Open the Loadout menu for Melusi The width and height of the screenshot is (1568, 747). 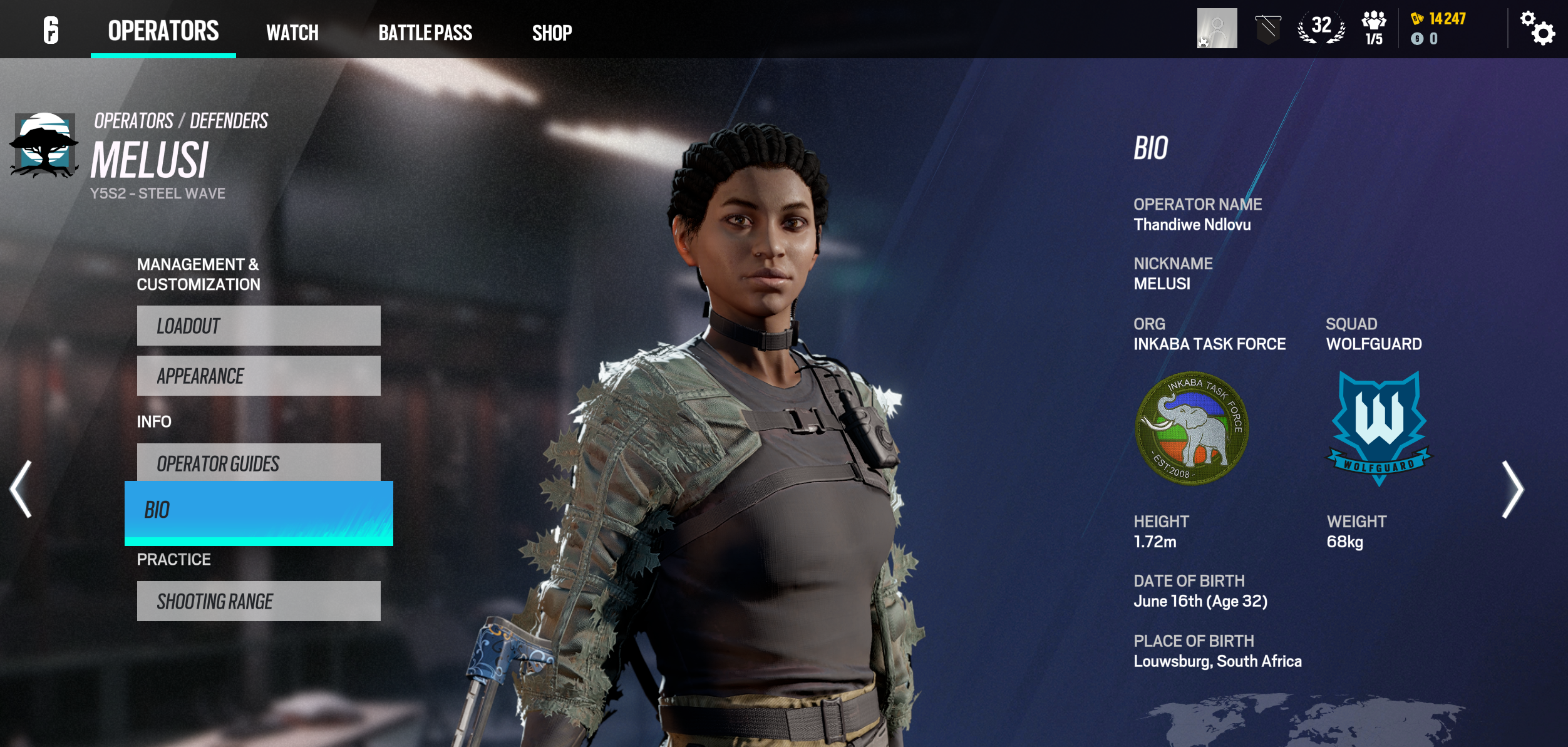click(259, 326)
